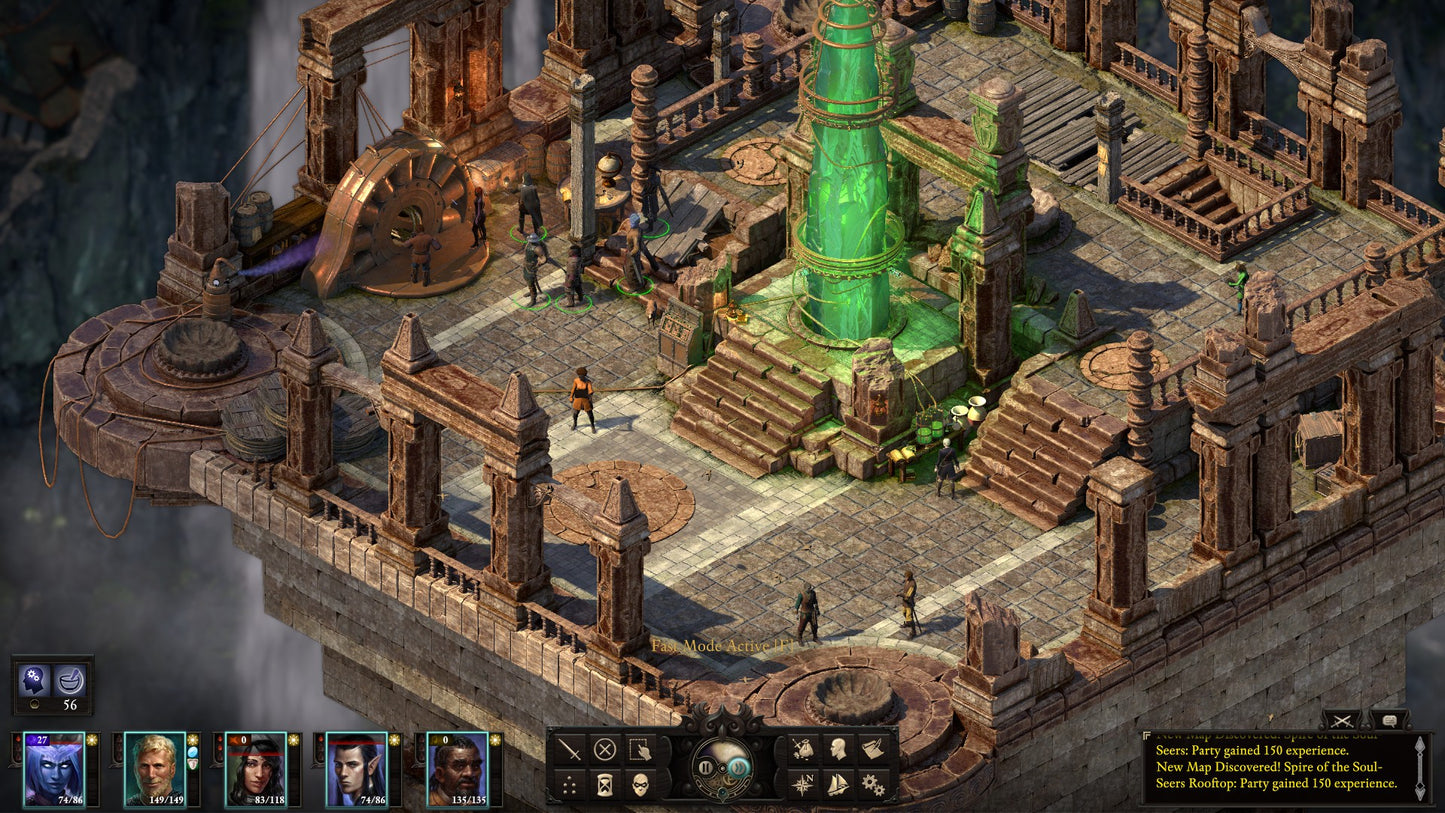The width and height of the screenshot is (1445, 813).
Task: Open the party inventory bag icon
Action: click(806, 748)
